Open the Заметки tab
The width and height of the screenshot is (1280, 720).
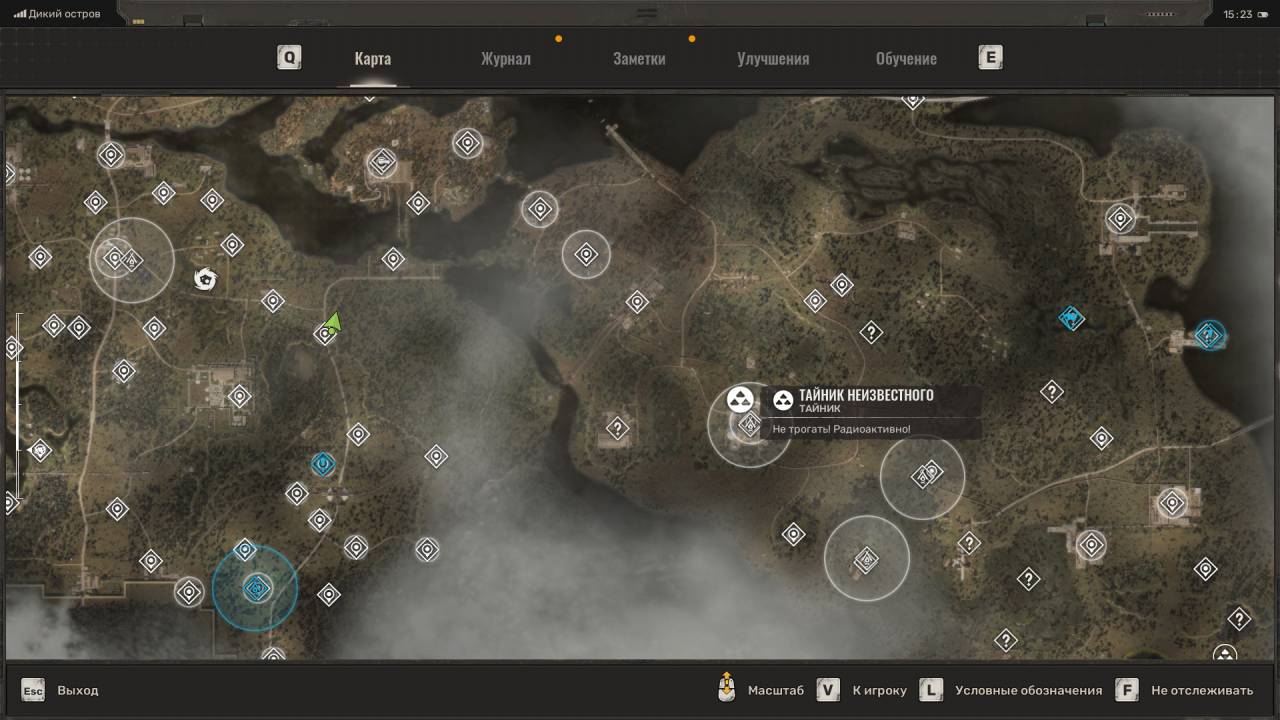pos(639,58)
